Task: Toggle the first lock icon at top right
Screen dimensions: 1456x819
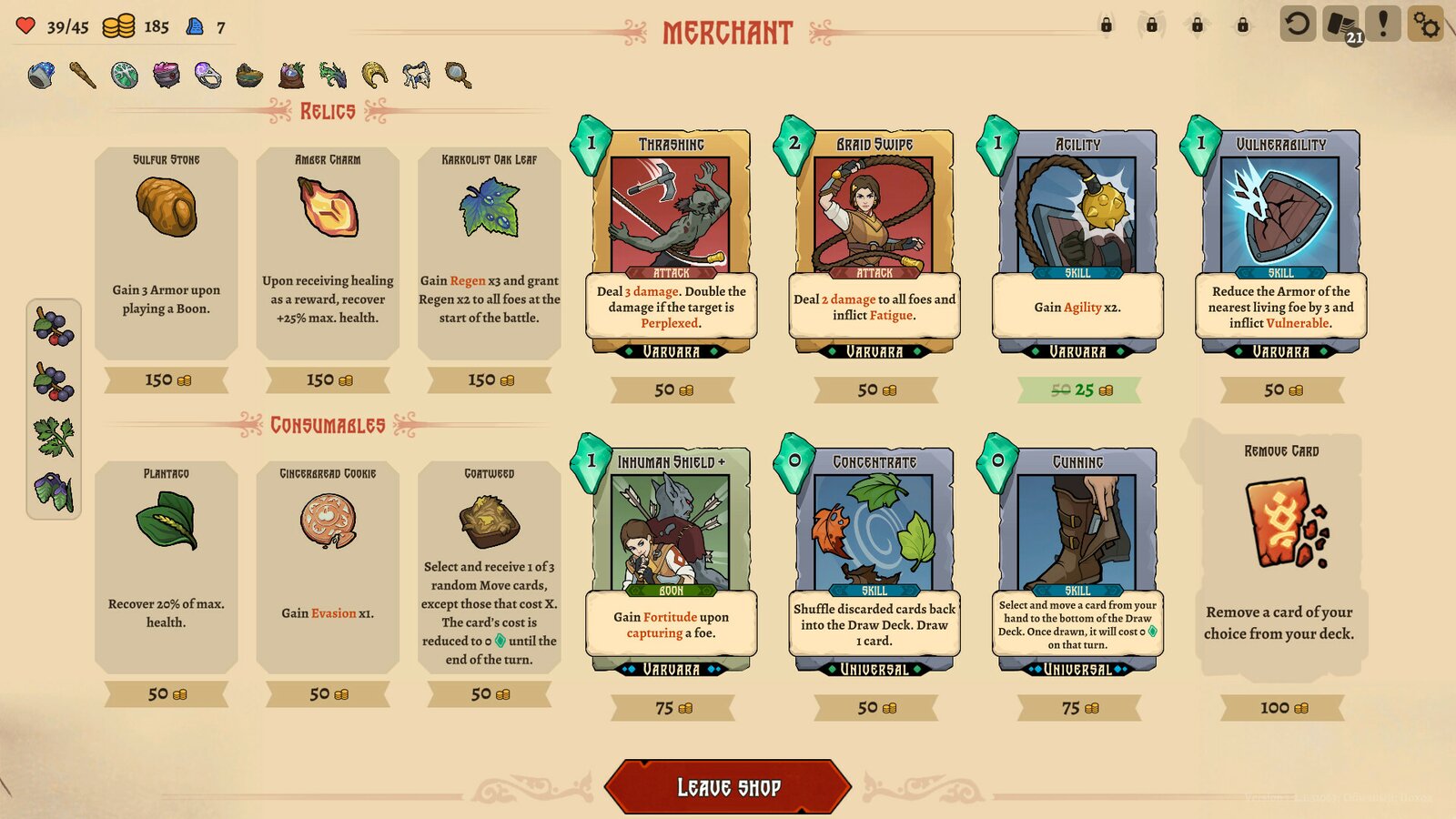Action: pyautogui.click(x=1107, y=25)
